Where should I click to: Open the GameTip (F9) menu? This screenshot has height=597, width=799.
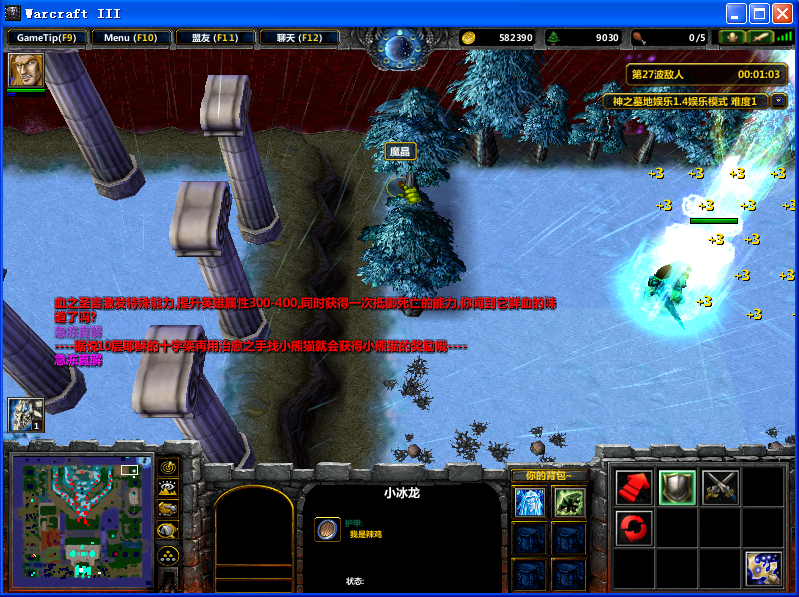pos(47,38)
